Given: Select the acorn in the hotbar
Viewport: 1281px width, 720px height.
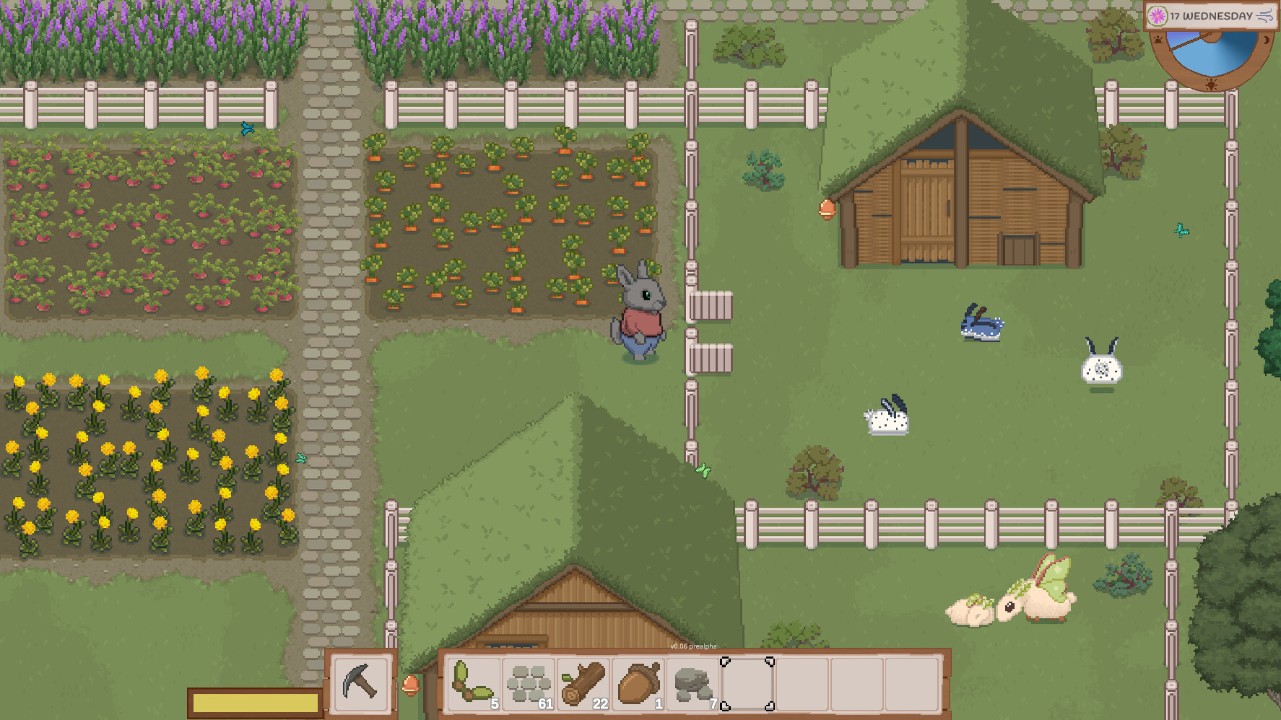Looking at the screenshot, I should [x=638, y=684].
